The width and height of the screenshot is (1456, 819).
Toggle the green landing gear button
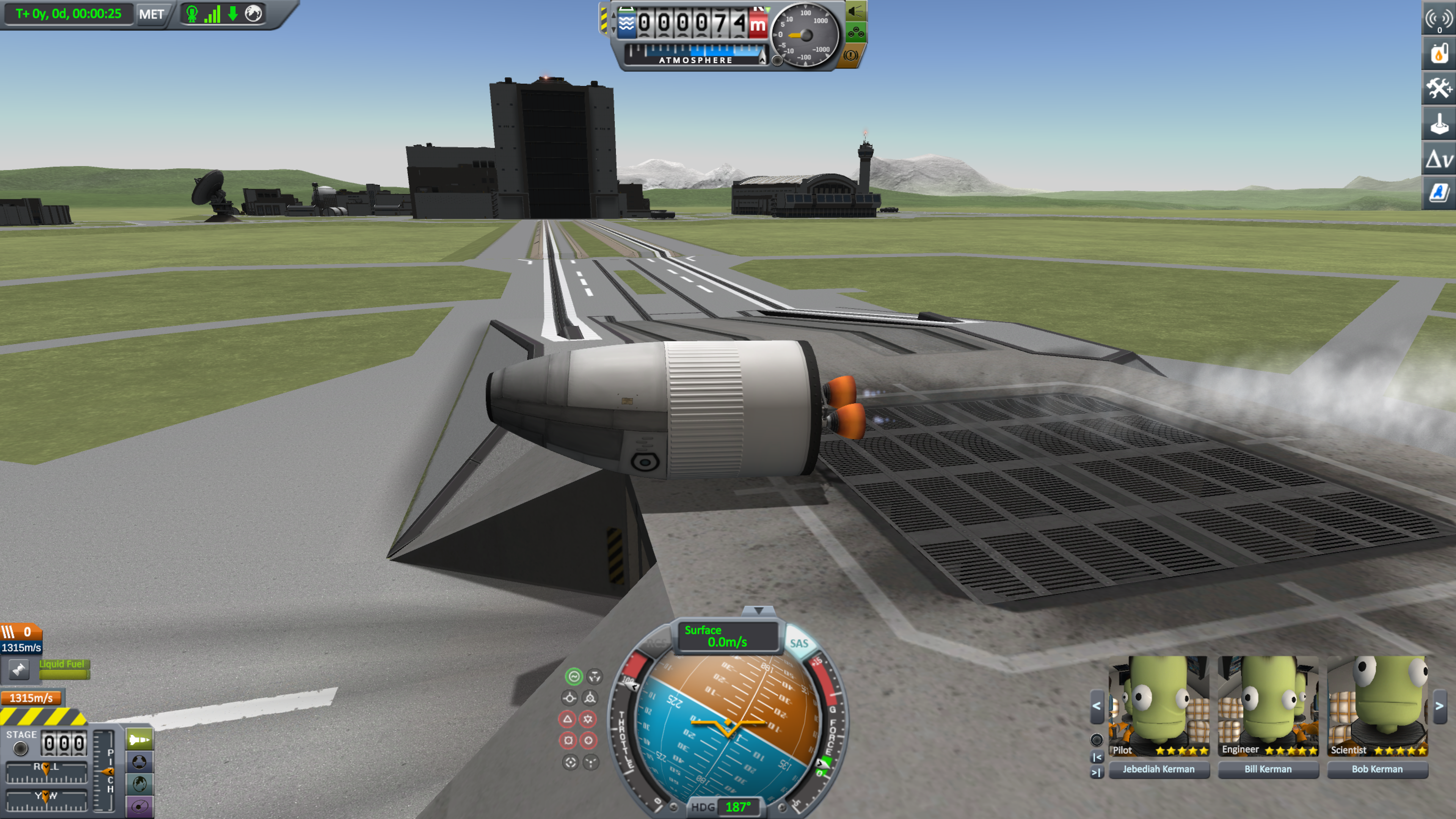click(856, 33)
